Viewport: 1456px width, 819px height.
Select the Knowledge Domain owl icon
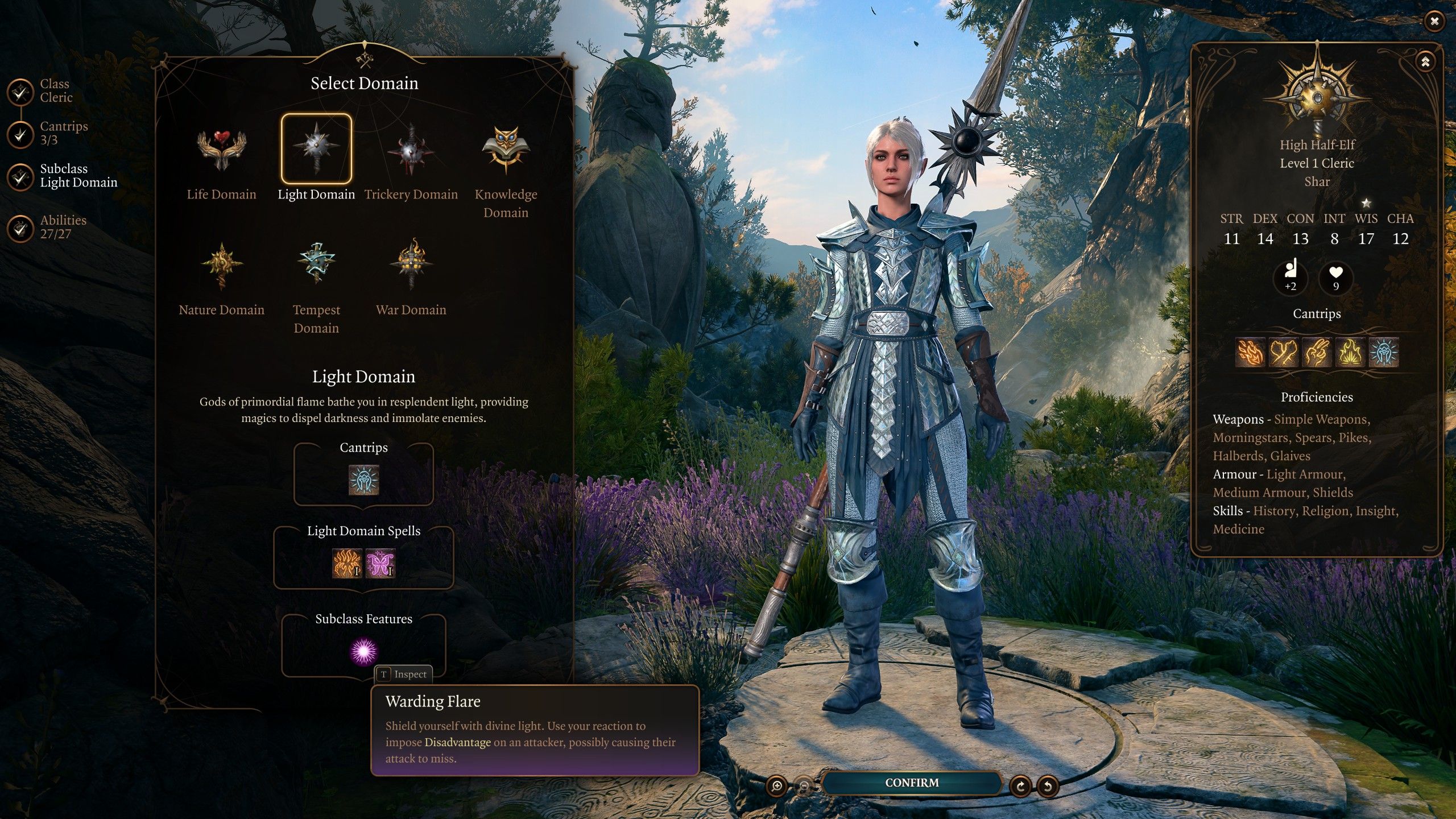[x=506, y=150]
